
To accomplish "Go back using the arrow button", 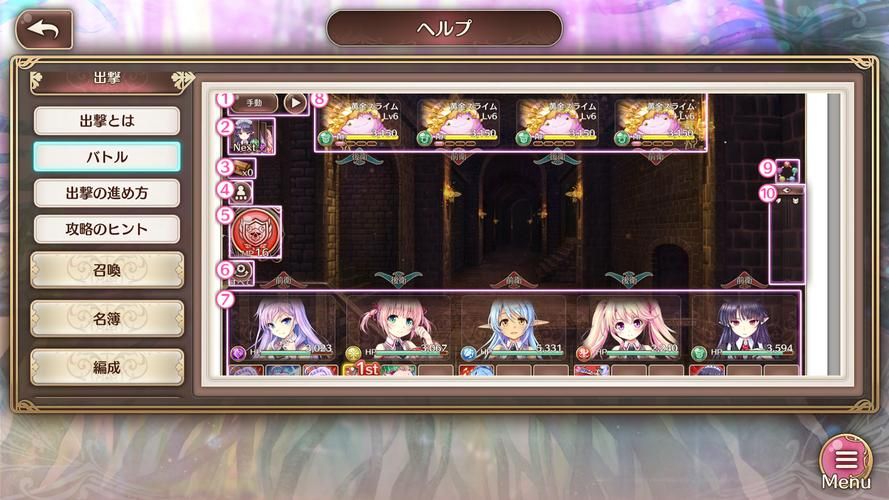I will [44, 29].
